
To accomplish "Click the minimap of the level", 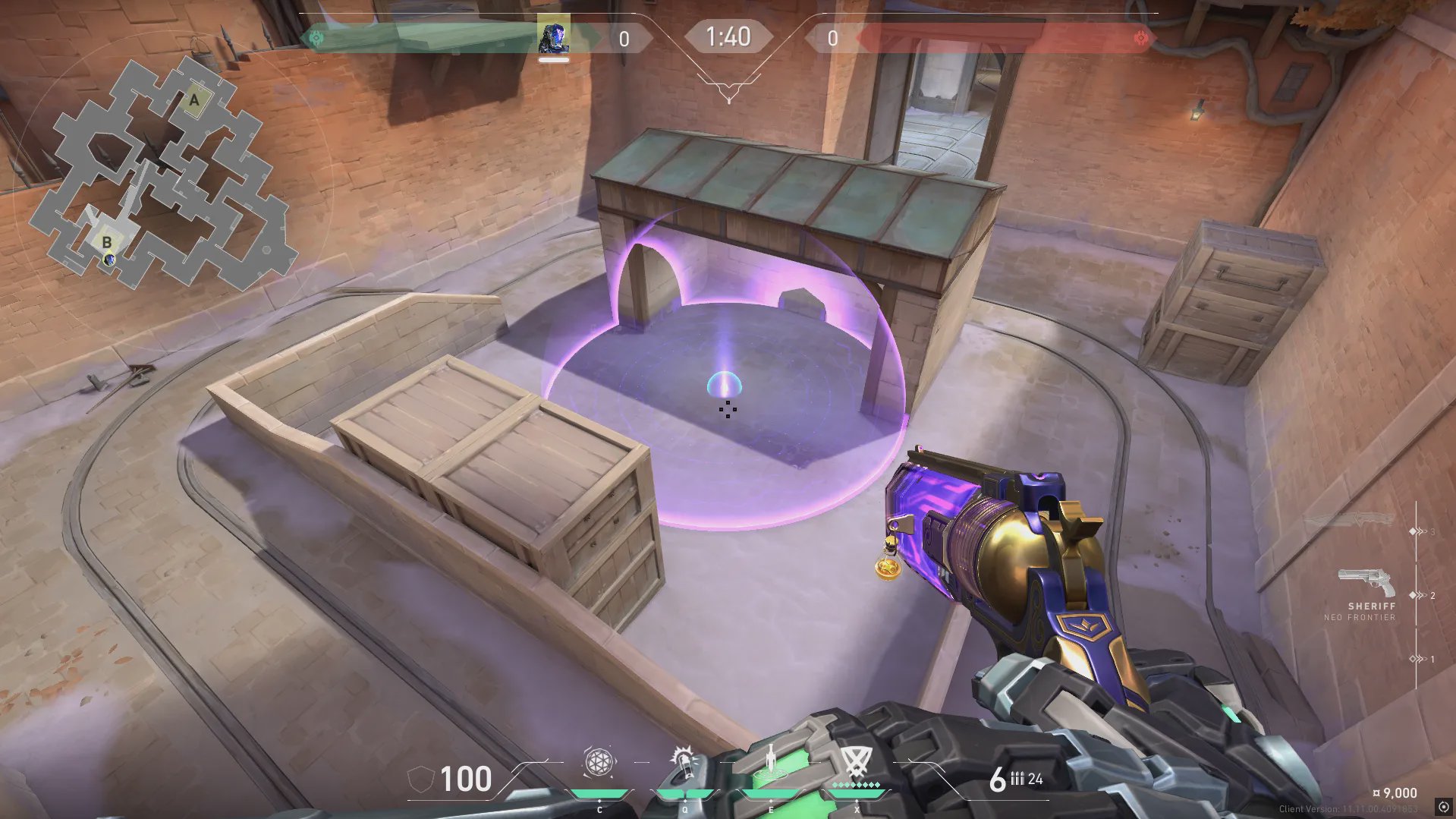I will [x=163, y=176].
